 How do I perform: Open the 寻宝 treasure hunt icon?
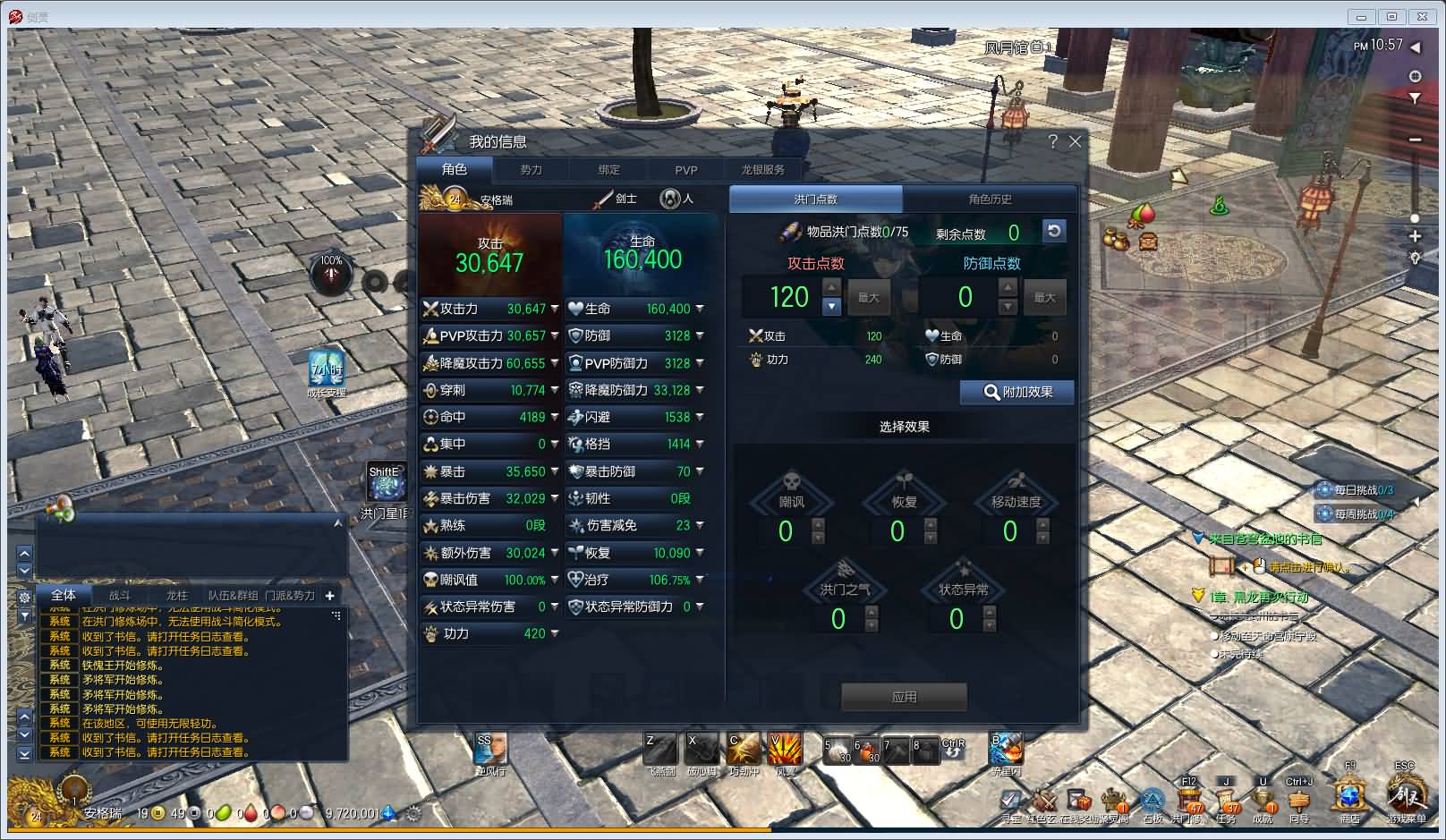(1010, 800)
